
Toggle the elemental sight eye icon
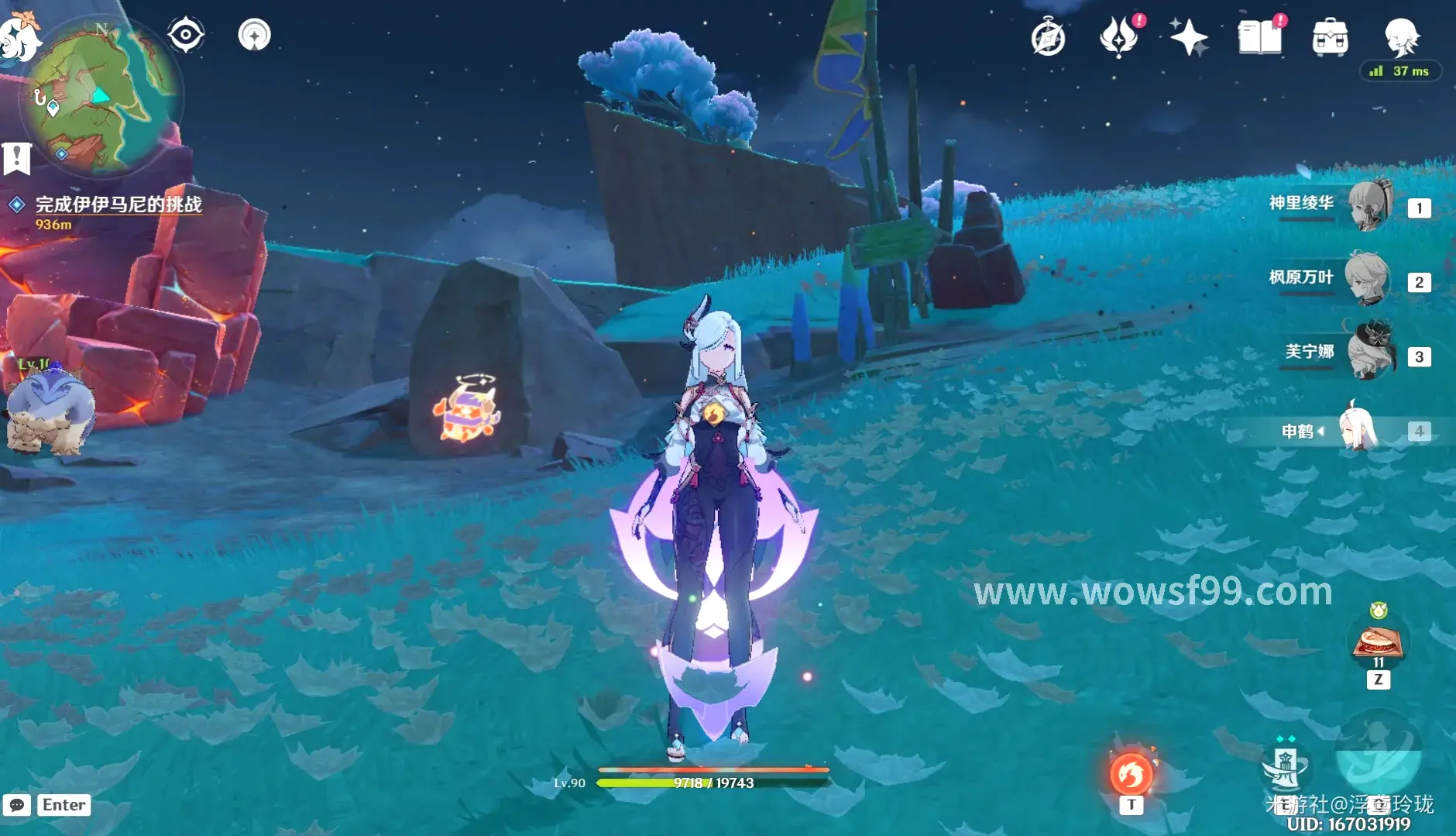(186, 35)
